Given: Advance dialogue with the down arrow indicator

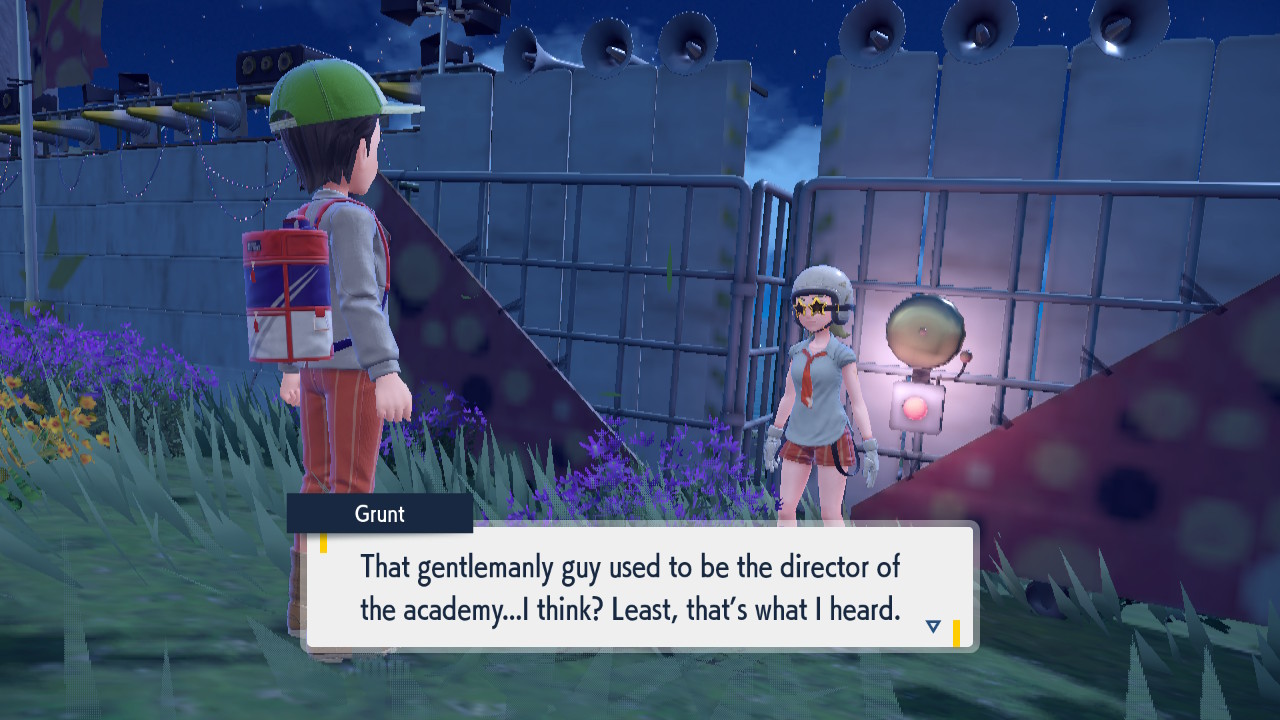Looking at the screenshot, I should click(x=933, y=626).
